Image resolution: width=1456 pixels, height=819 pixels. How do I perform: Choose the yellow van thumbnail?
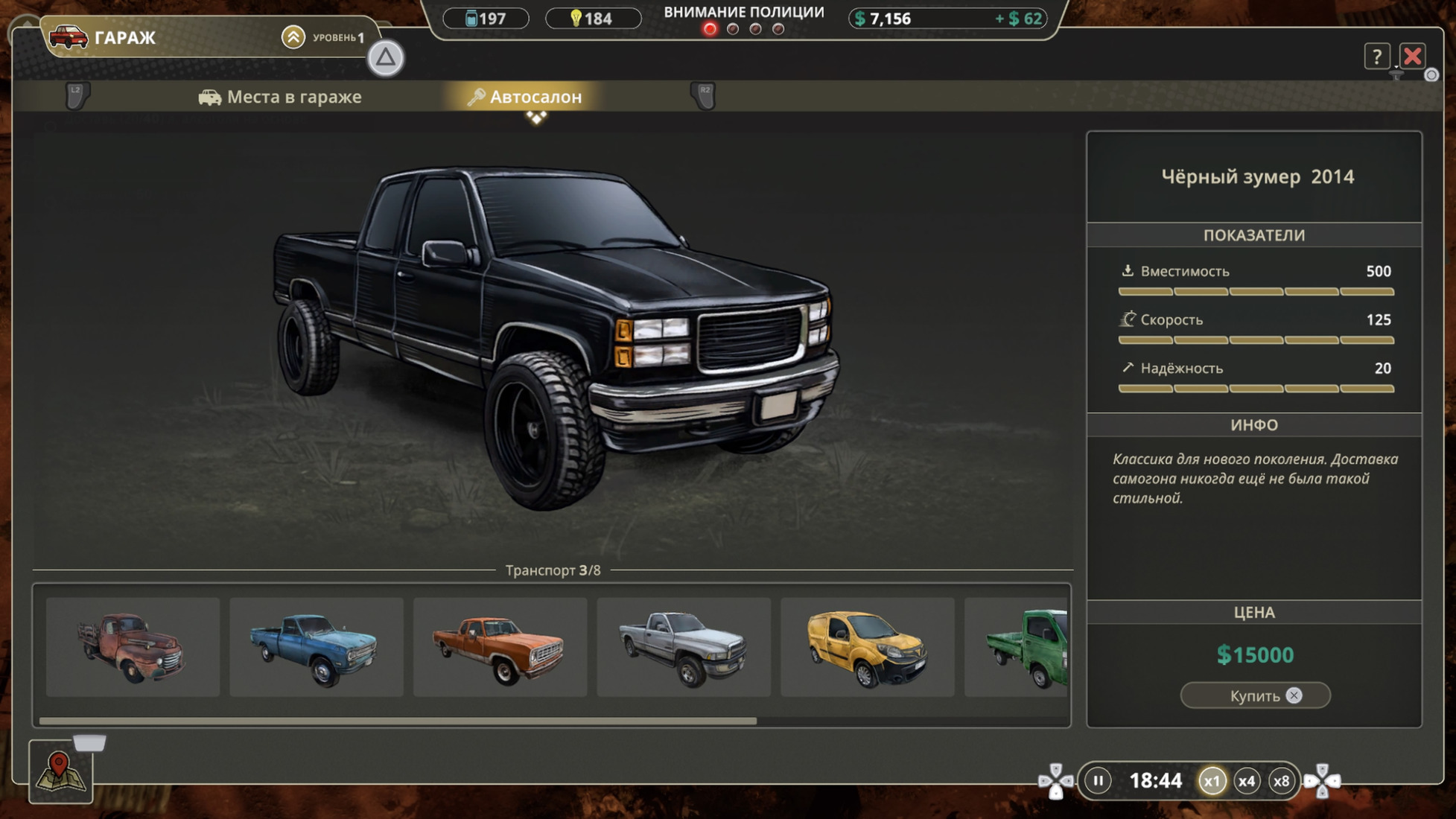click(x=867, y=647)
